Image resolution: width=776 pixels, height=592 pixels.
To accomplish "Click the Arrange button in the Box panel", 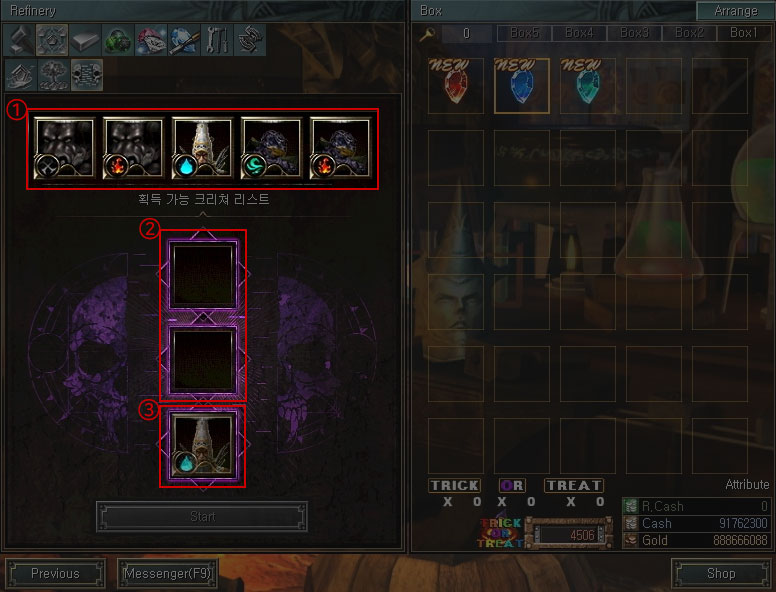I will pyautogui.click(x=735, y=10).
